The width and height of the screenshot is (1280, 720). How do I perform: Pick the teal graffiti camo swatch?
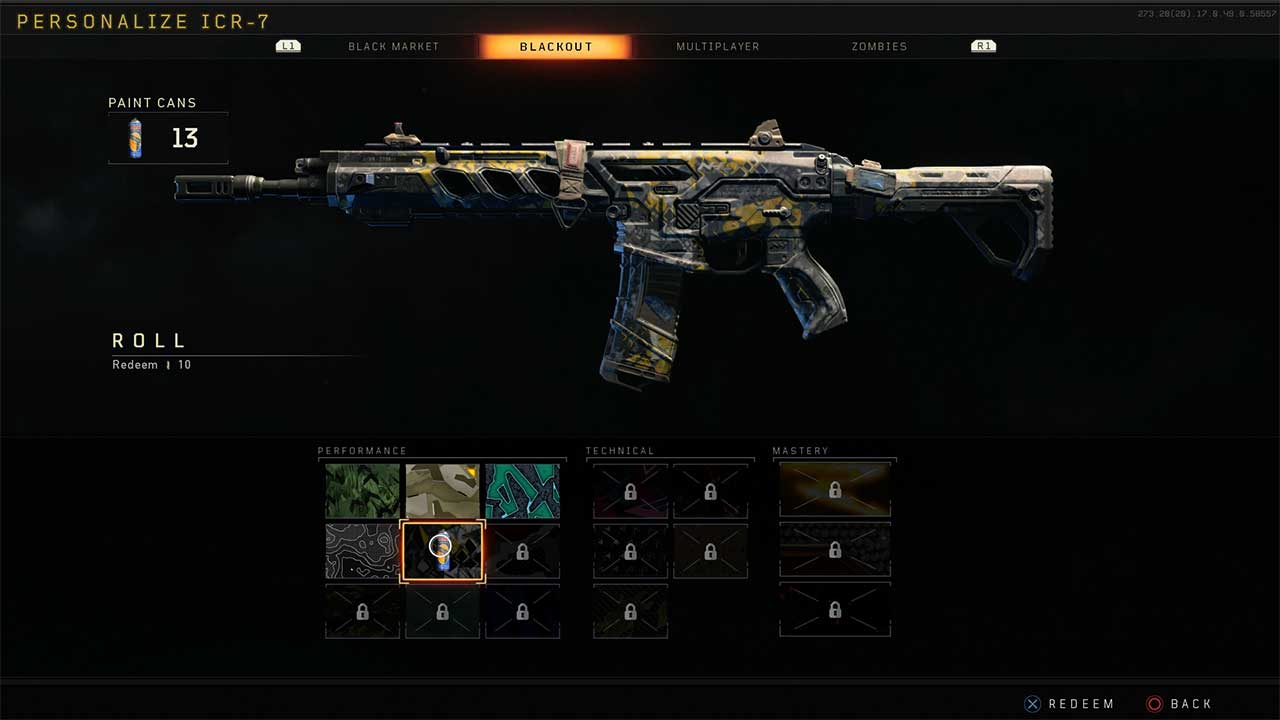(522, 491)
